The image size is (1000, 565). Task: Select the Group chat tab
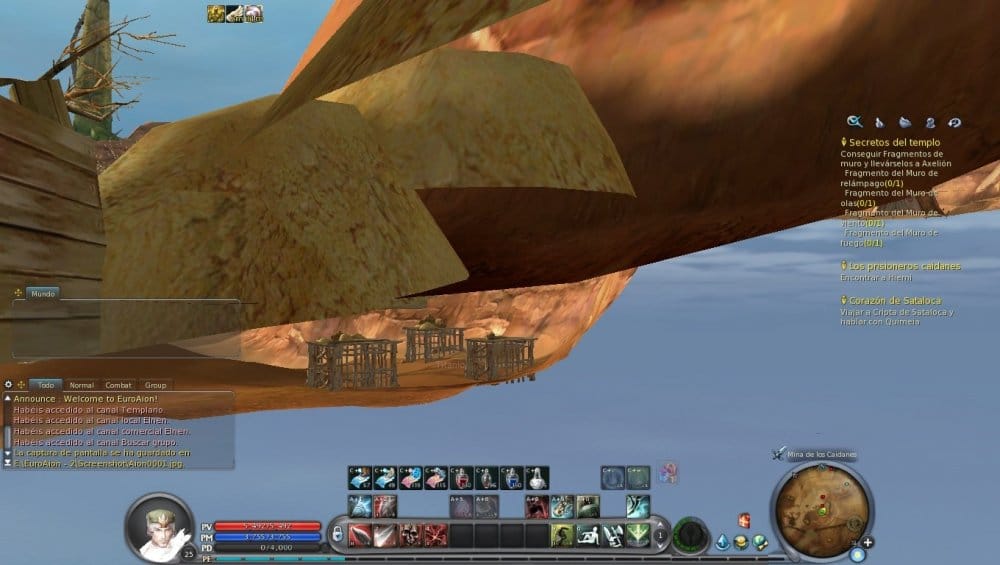(155, 385)
